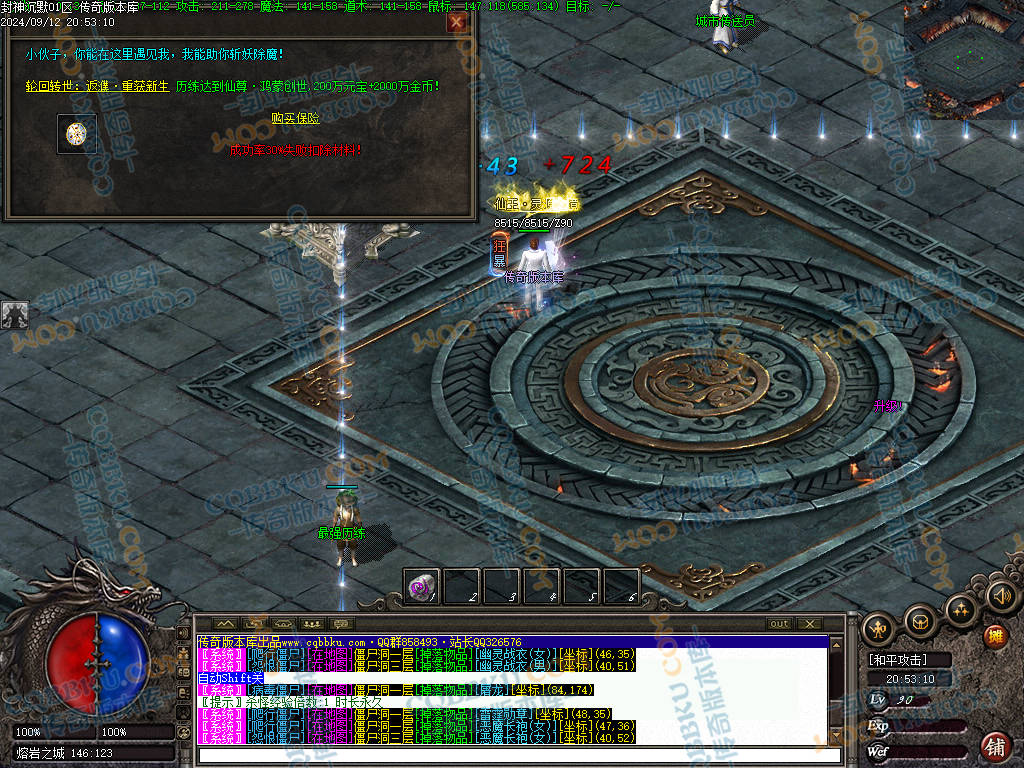
Task: Use the purple item in hotbar slot 1
Action: point(421,586)
